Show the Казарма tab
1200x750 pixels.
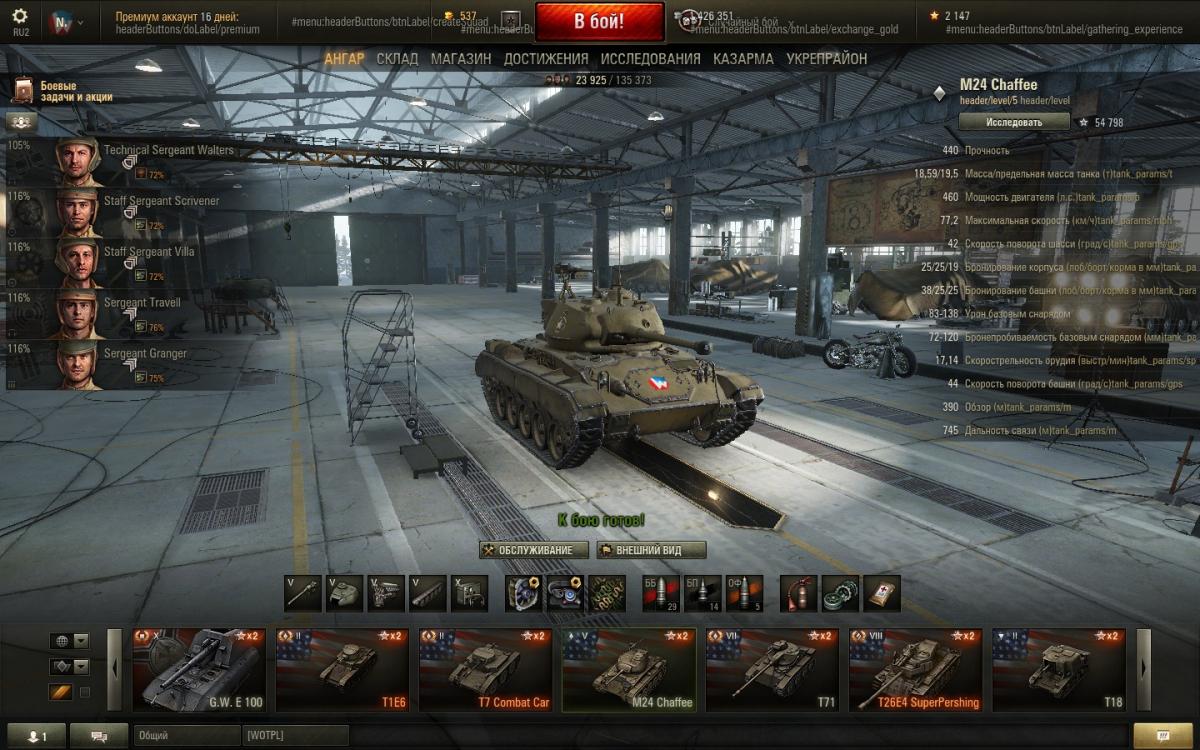coord(743,59)
